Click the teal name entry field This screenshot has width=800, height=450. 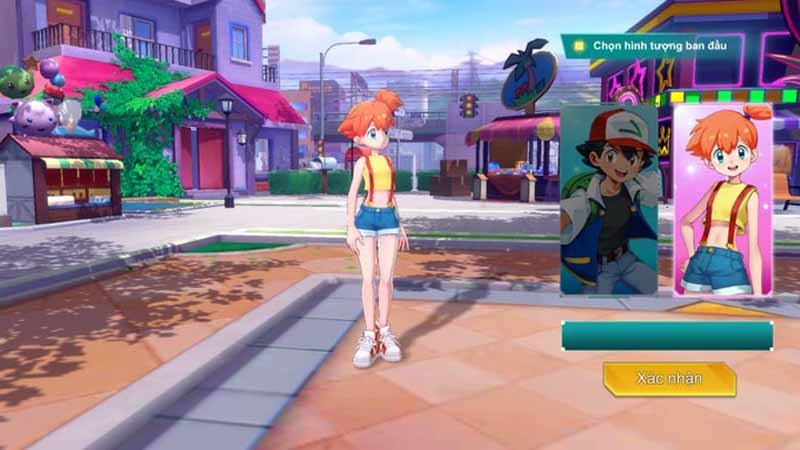pyautogui.click(x=667, y=335)
